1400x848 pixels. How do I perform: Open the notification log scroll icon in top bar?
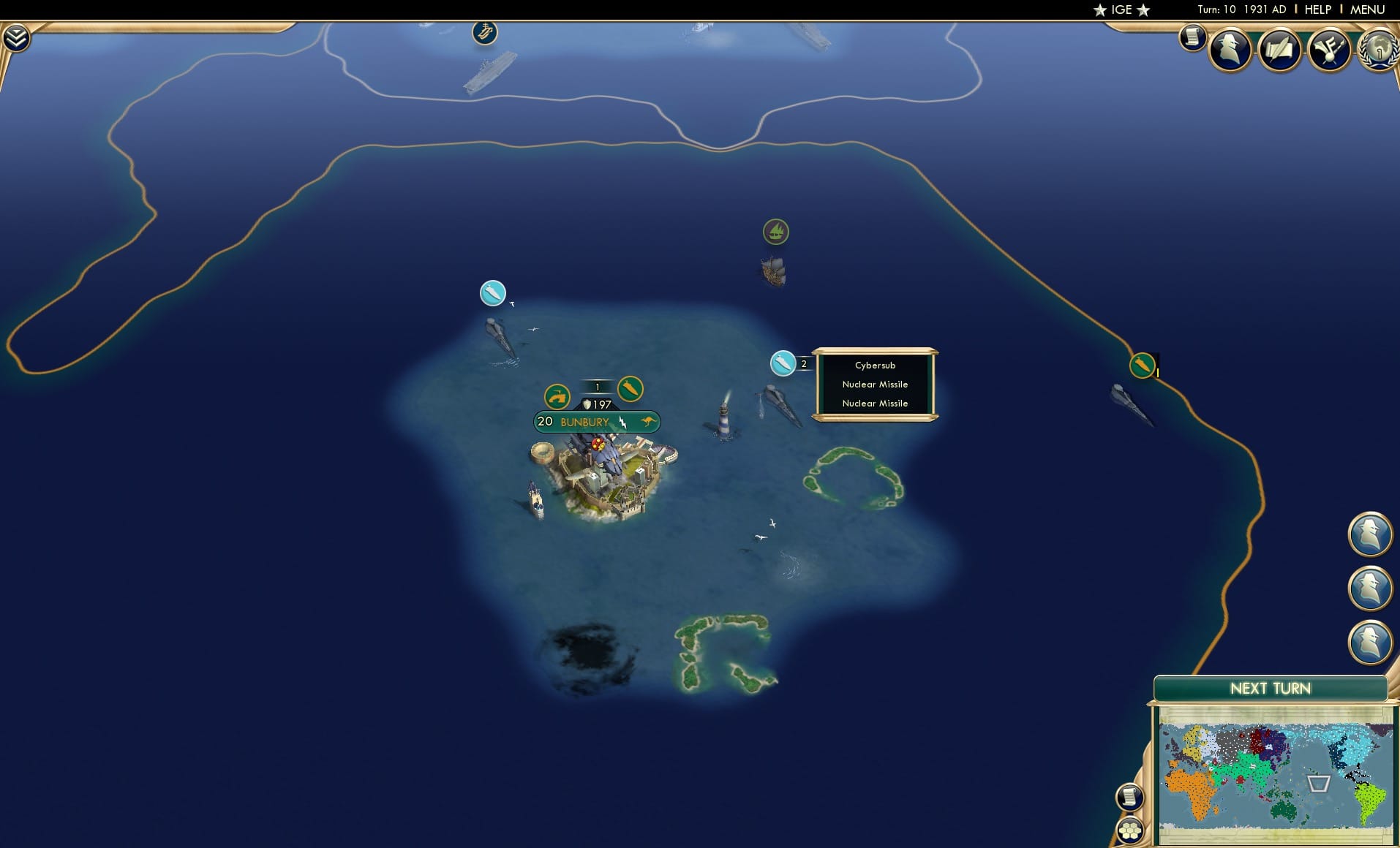1193,37
